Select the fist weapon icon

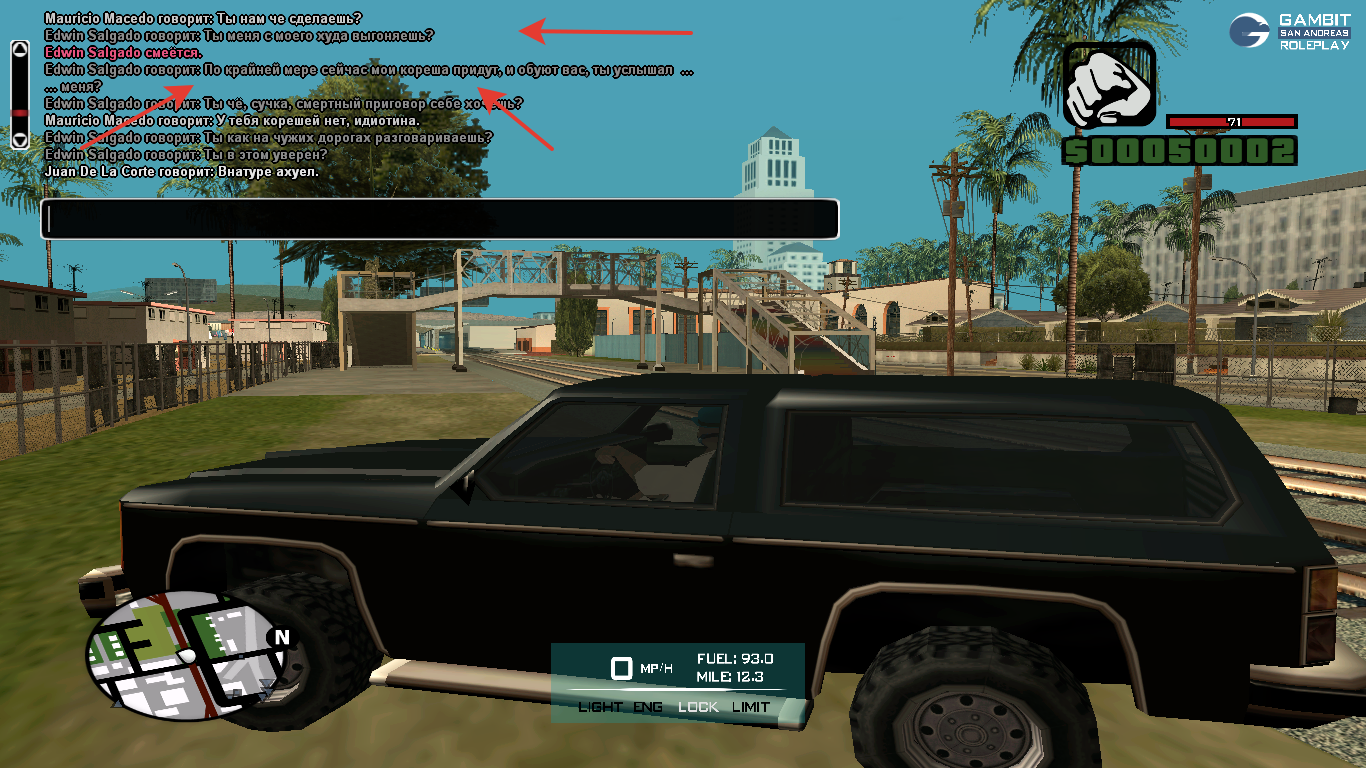[x=1109, y=86]
